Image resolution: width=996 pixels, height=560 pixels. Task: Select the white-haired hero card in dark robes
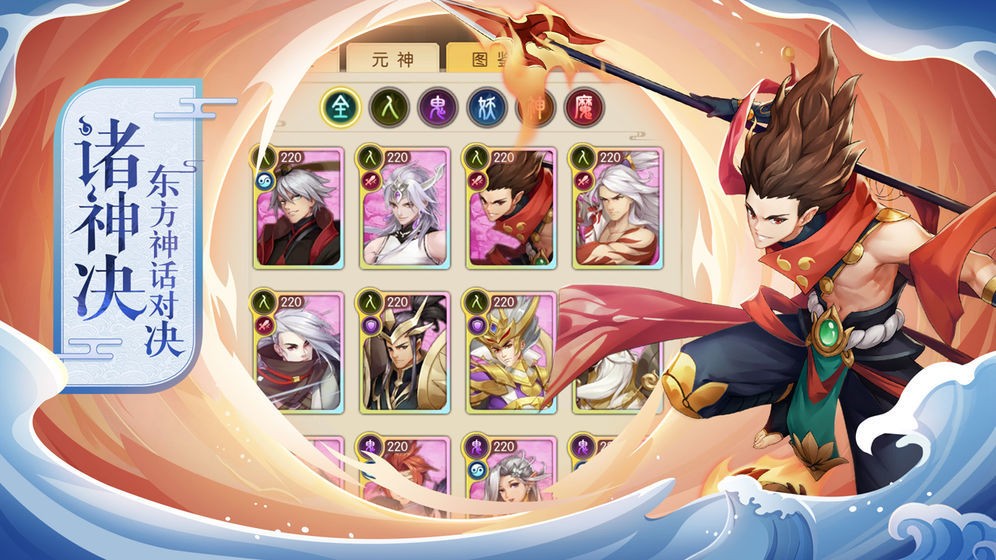coord(298,208)
